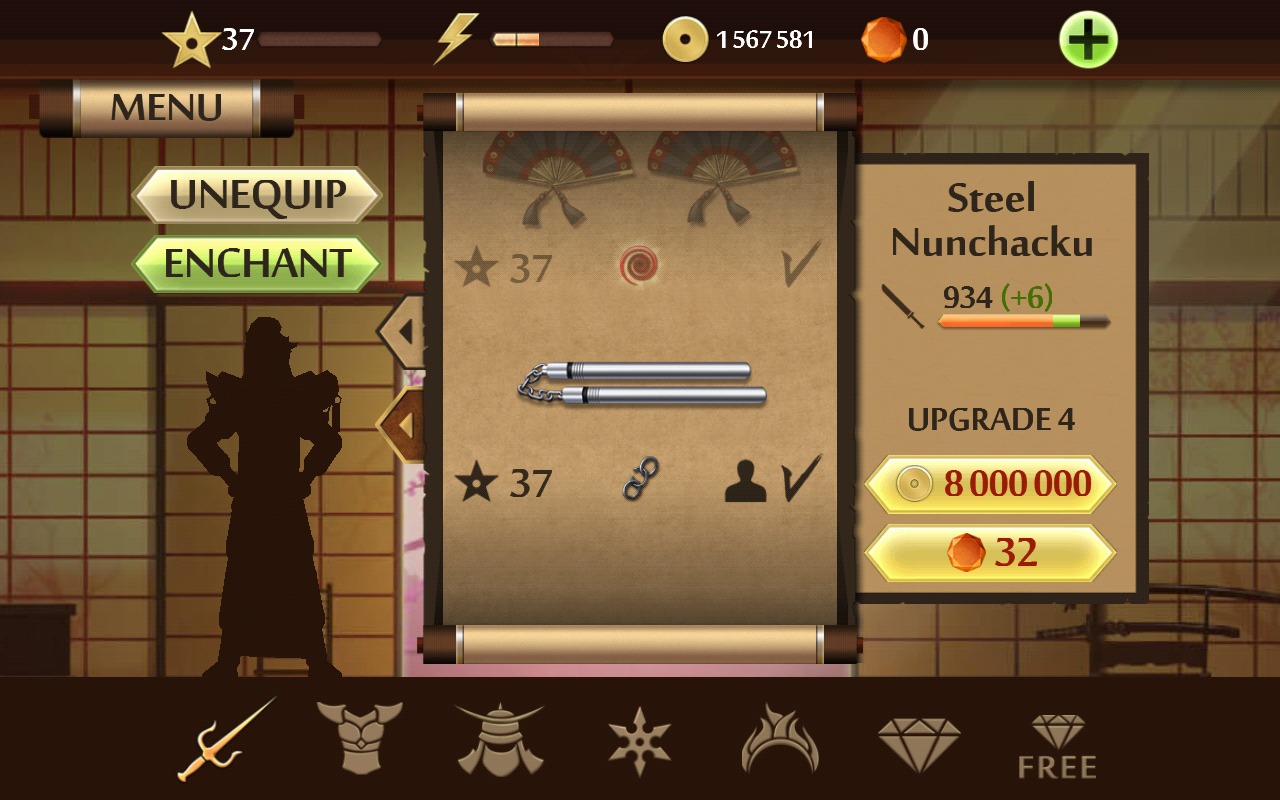Buy upgrade for 32 gems

point(990,553)
